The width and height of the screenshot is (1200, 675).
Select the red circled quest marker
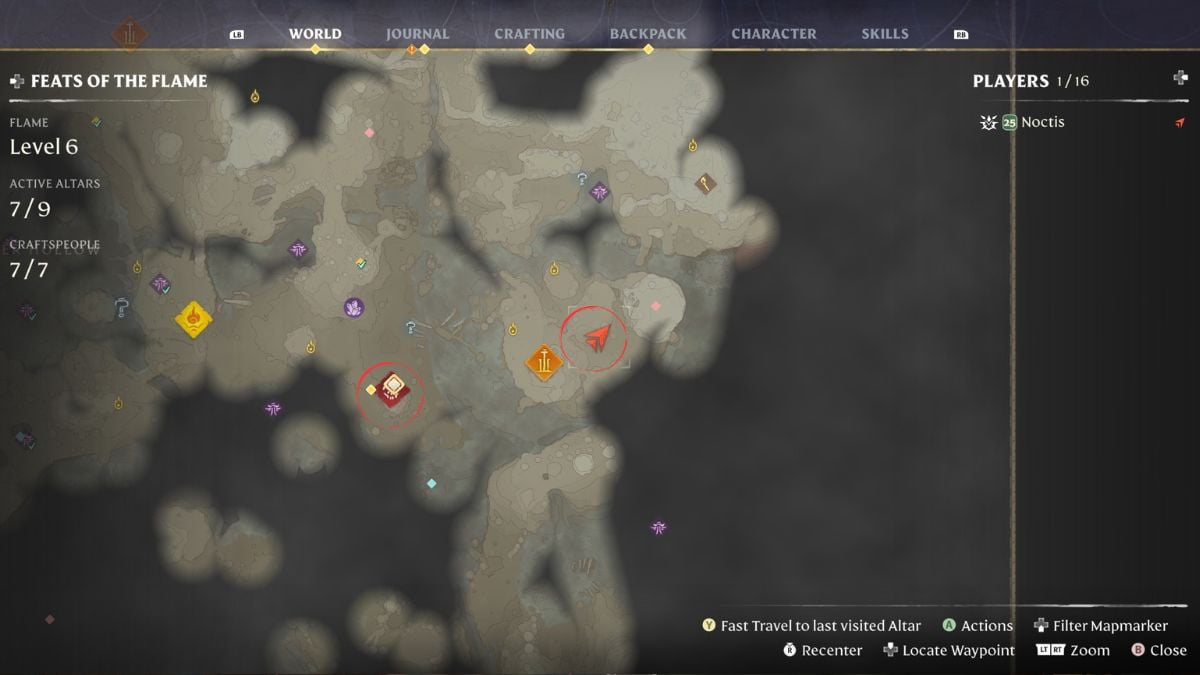coord(392,389)
